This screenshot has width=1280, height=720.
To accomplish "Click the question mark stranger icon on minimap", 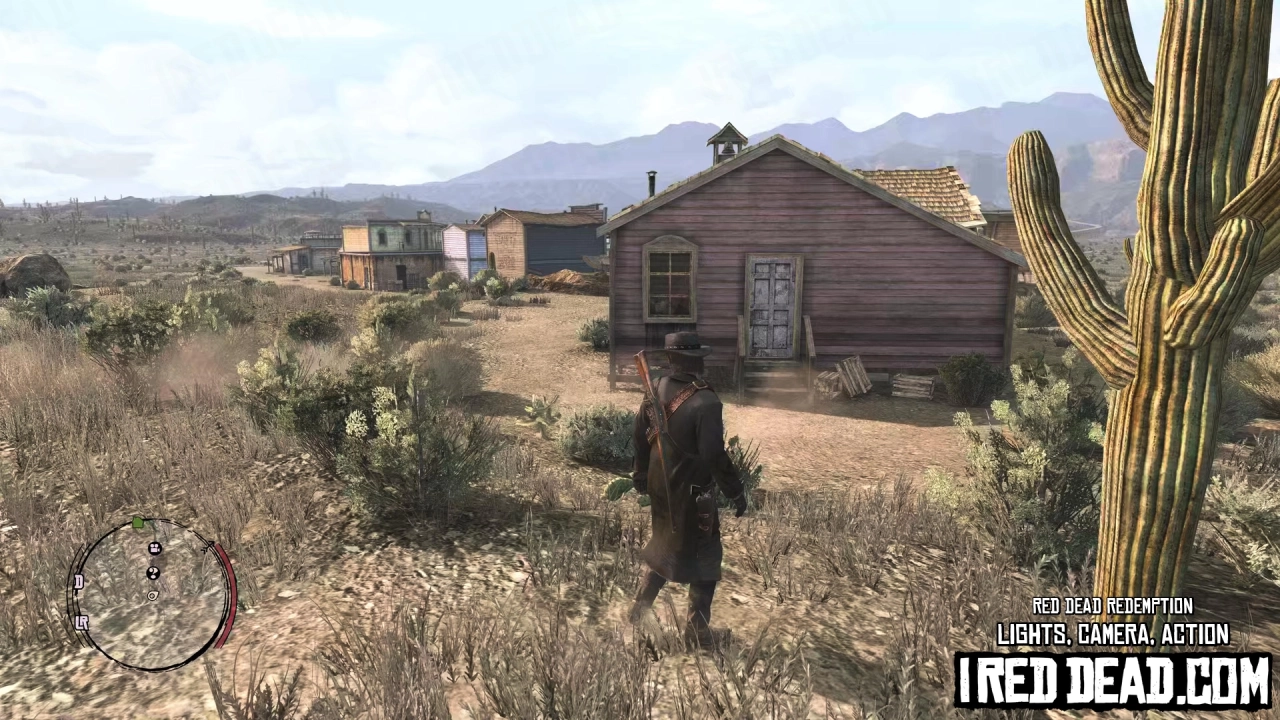I will 153,572.
